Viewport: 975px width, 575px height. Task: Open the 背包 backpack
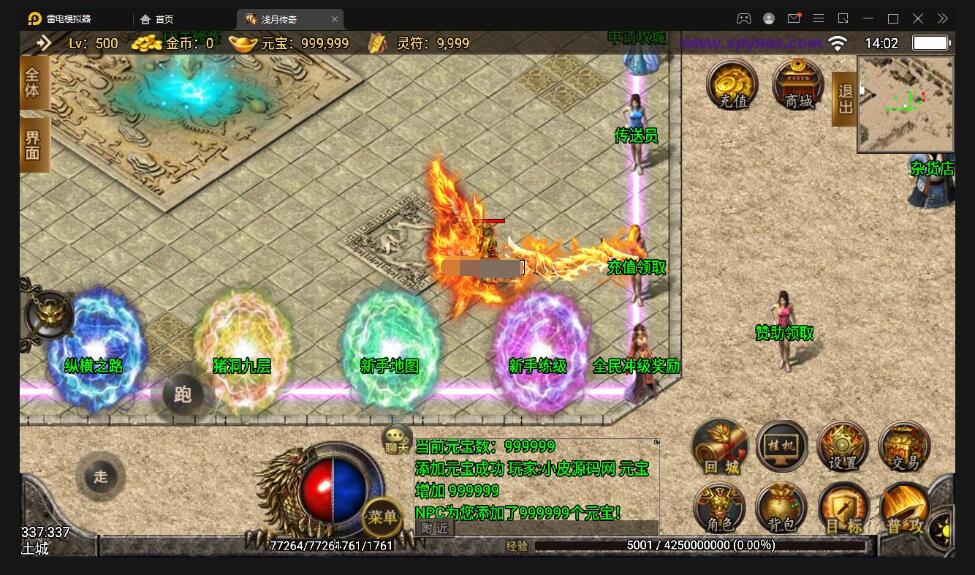(782, 508)
